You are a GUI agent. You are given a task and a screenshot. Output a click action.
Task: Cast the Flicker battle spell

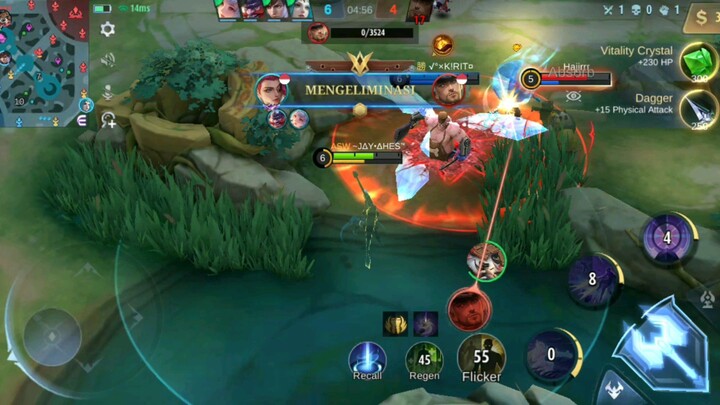[481, 356]
